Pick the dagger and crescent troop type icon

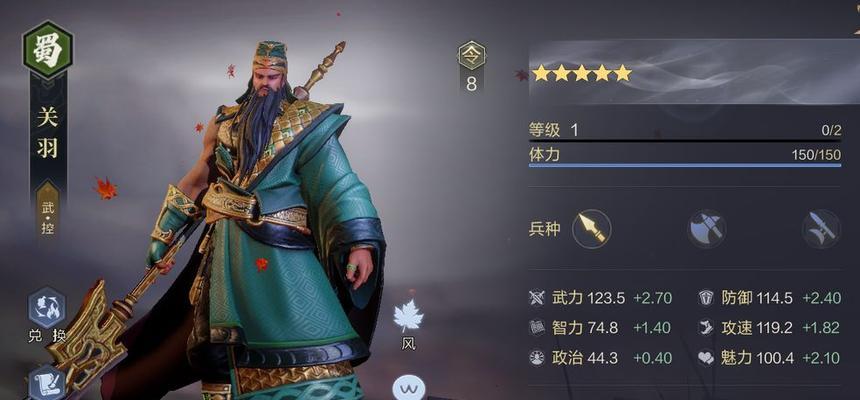[x=821, y=229]
